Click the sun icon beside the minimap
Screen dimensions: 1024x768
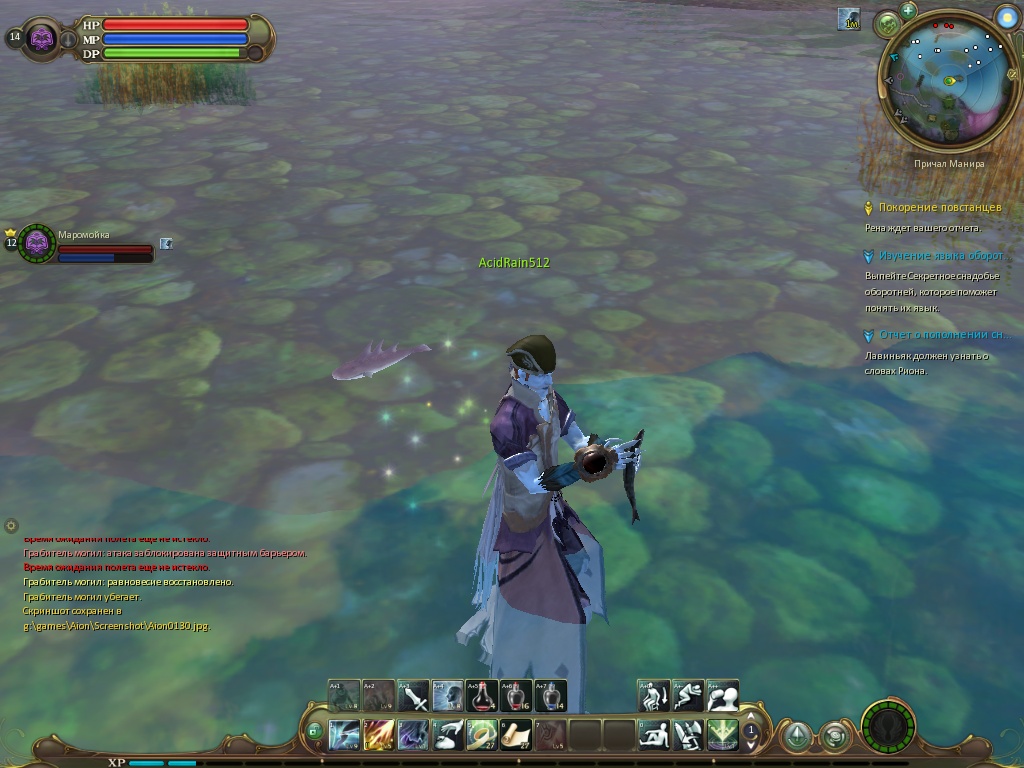(x=1006, y=17)
